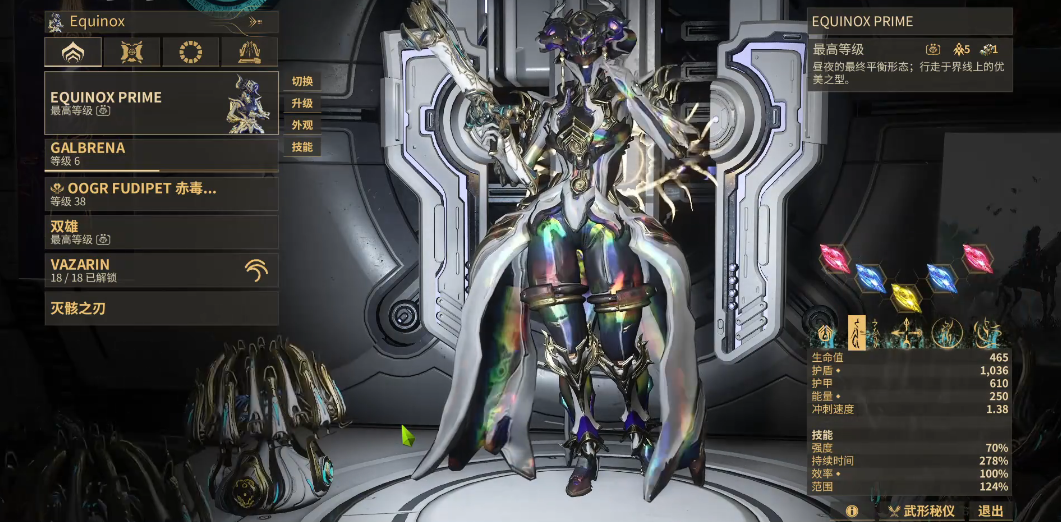
Task: Select the Equinox Prime warframe row
Action: coord(161,103)
